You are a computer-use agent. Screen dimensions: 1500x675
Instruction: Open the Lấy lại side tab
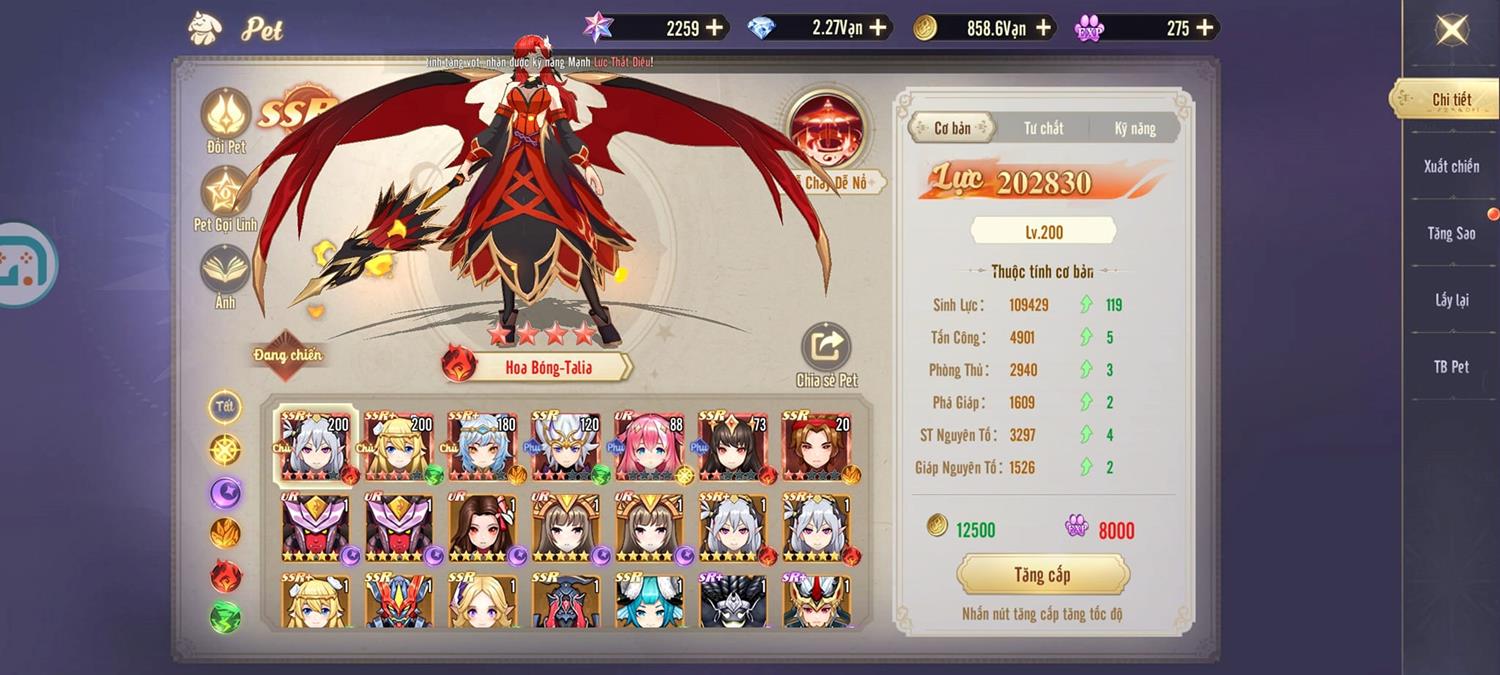1451,300
